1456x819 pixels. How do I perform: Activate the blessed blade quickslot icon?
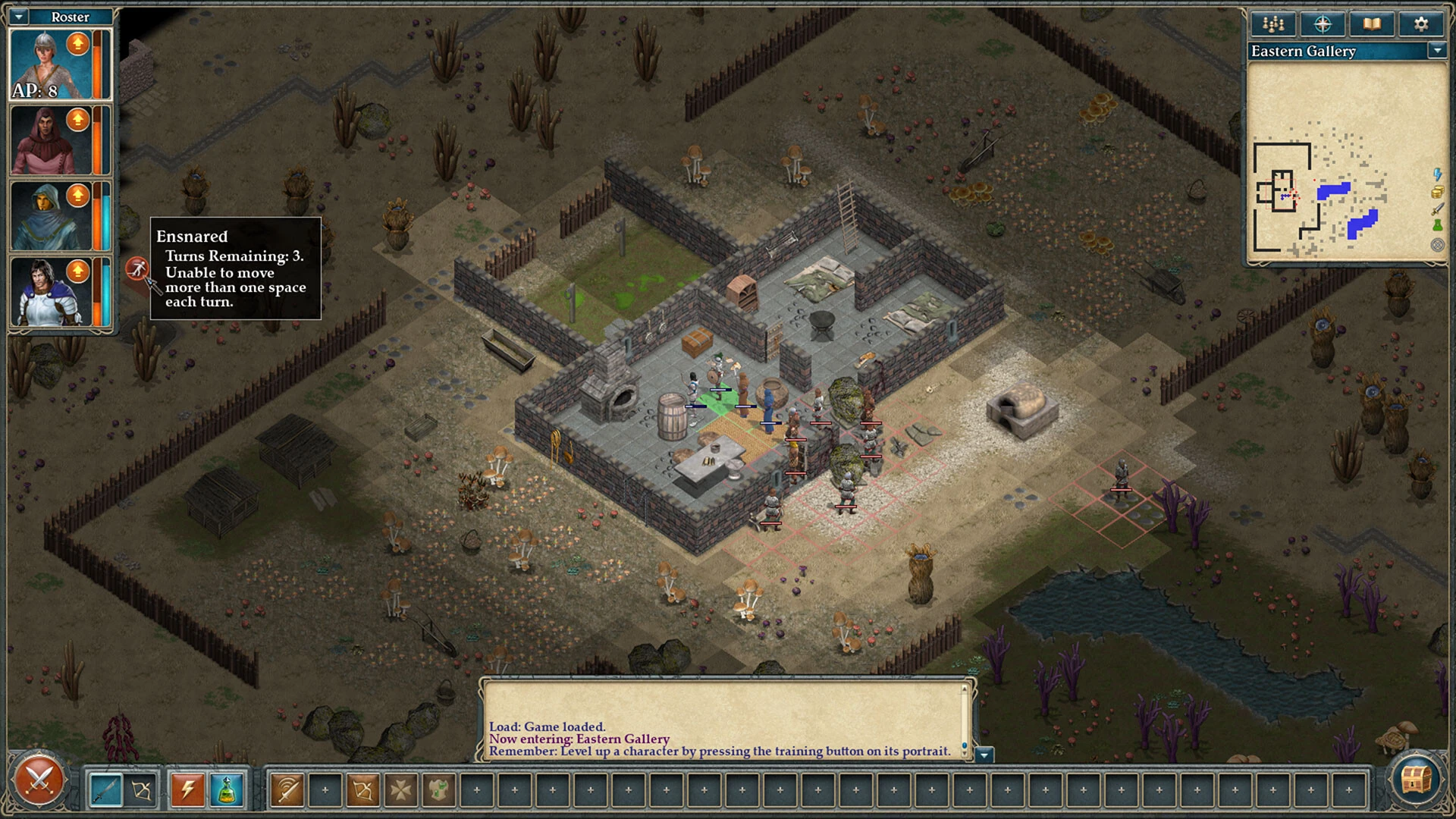click(x=287, y=789)
